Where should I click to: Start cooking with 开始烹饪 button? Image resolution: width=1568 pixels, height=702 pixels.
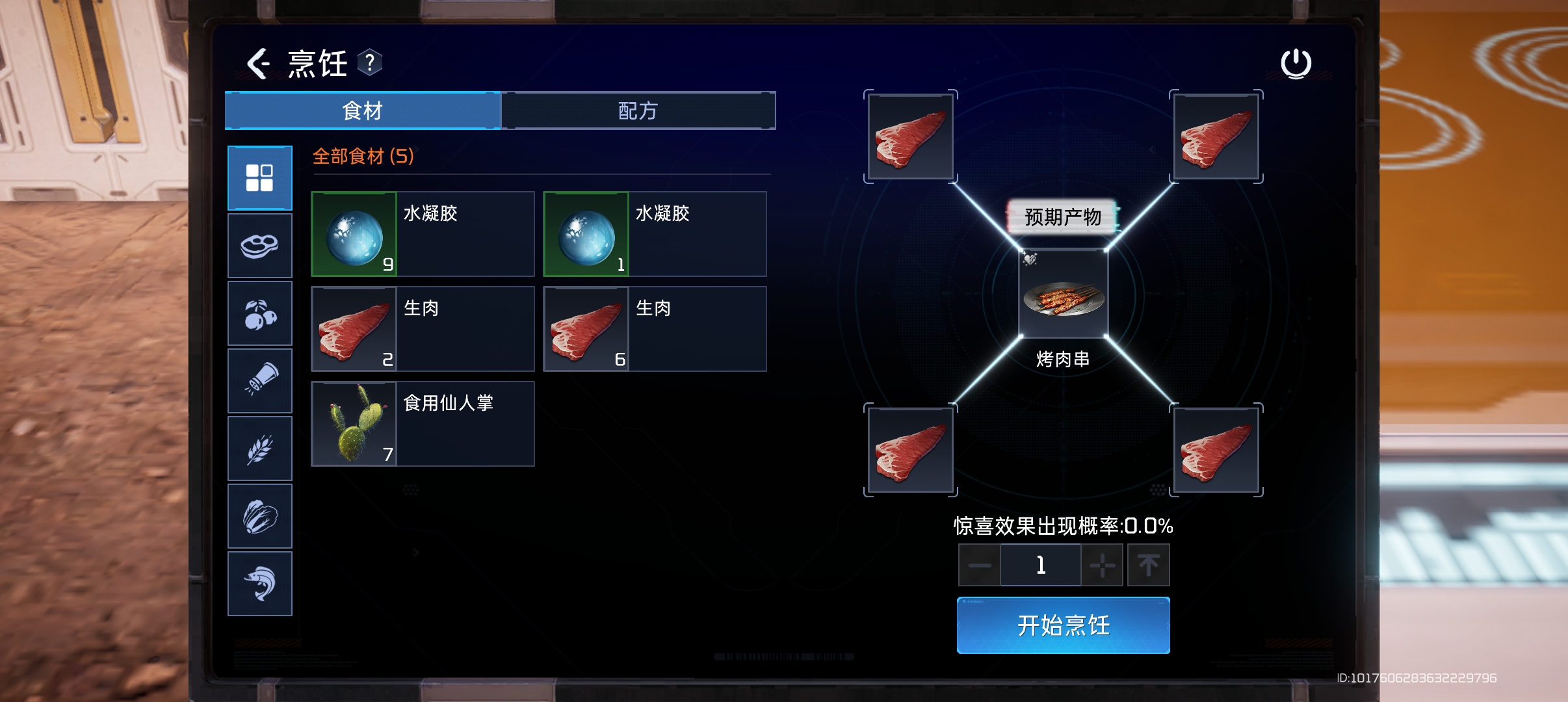tap(1063, 625)
